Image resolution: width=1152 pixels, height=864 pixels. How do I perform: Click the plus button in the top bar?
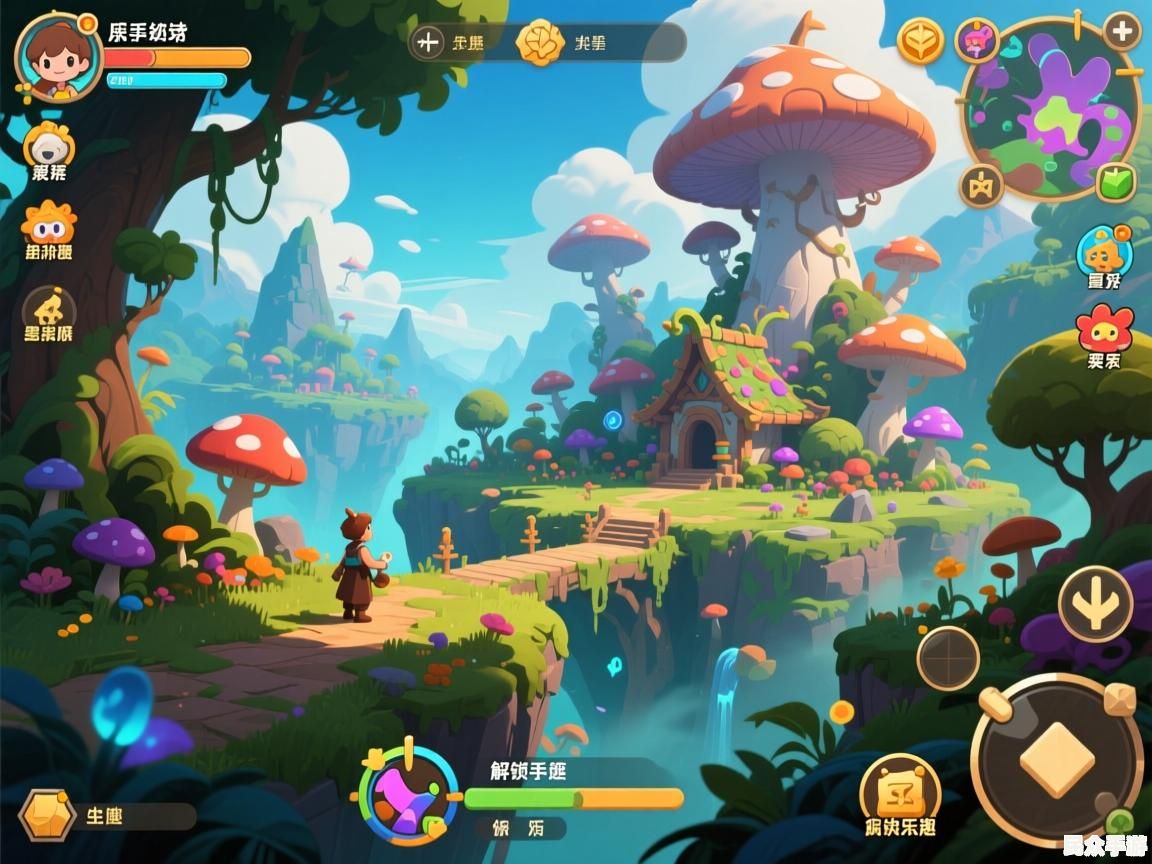tap(428, 42)
